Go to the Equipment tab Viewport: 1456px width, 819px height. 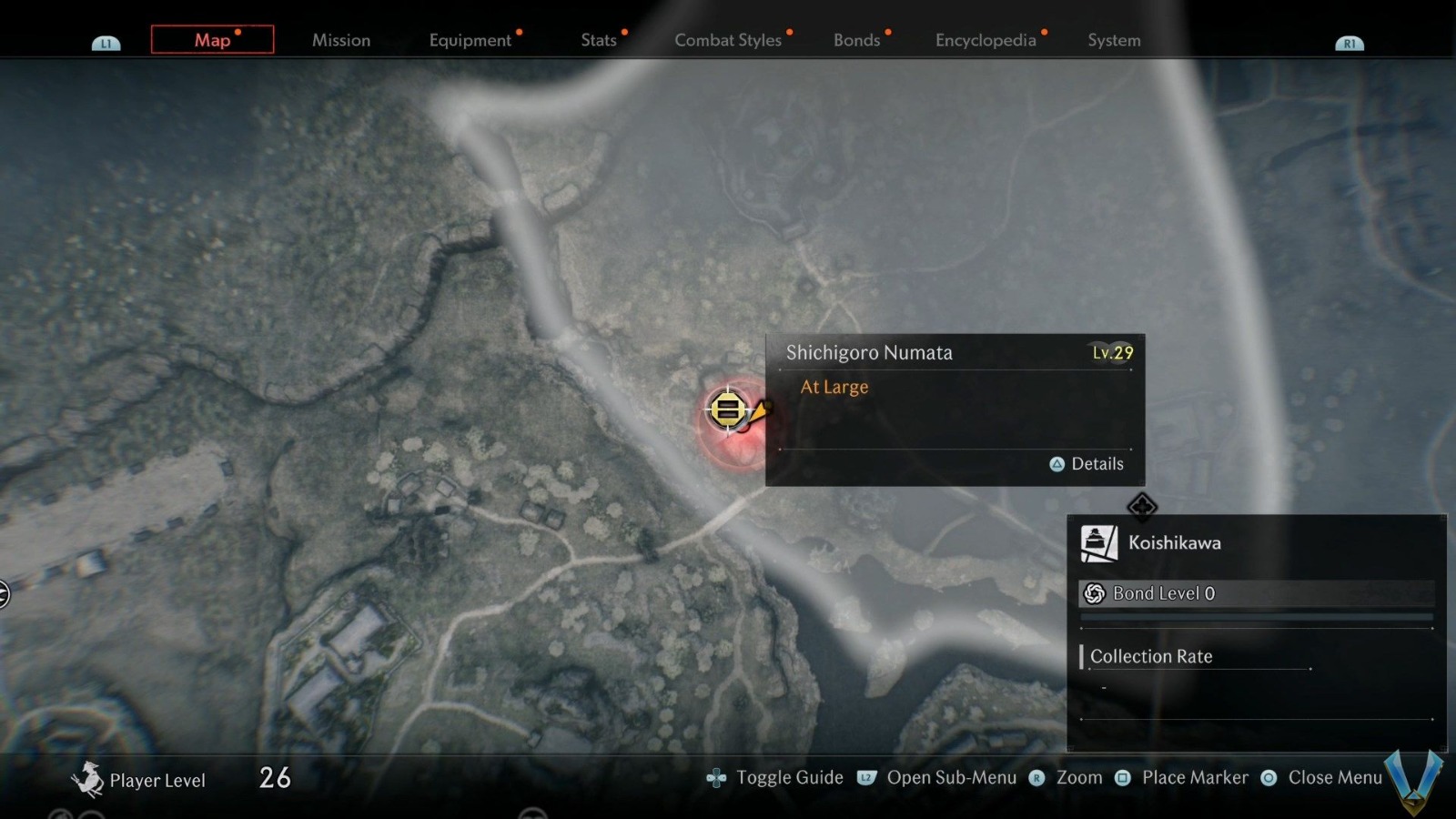point(470,40)
